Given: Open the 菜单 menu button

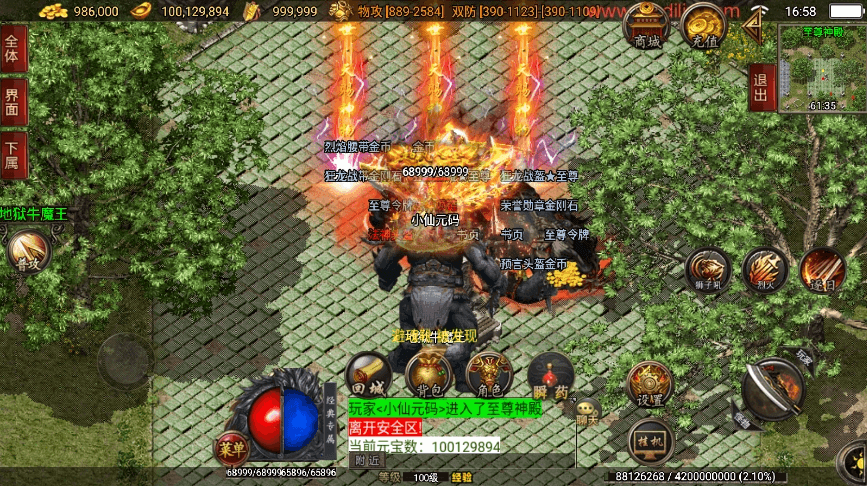Looking at the screenshot, I should [x=231, y=449].
